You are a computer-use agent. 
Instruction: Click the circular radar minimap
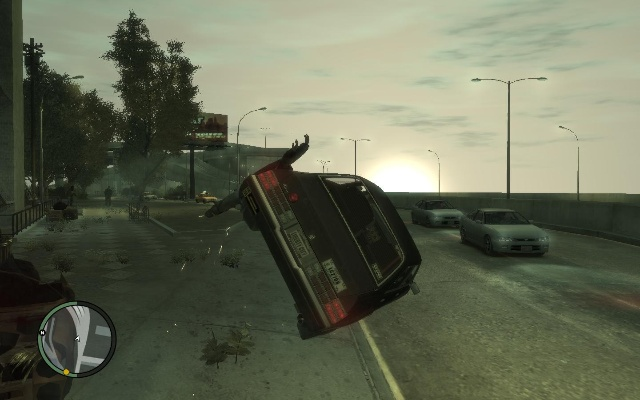(77, 339)
